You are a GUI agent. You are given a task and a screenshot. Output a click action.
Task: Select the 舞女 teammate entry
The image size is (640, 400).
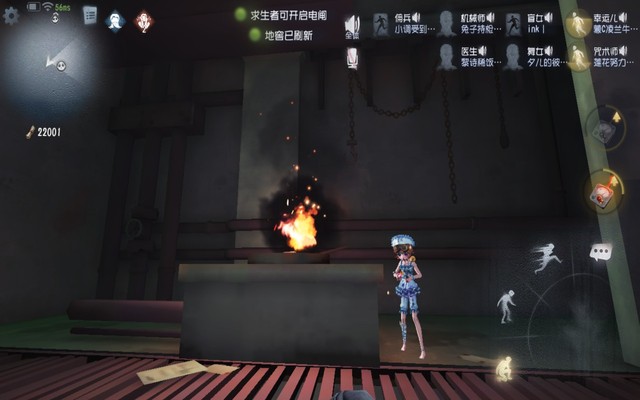click(531, 56)
